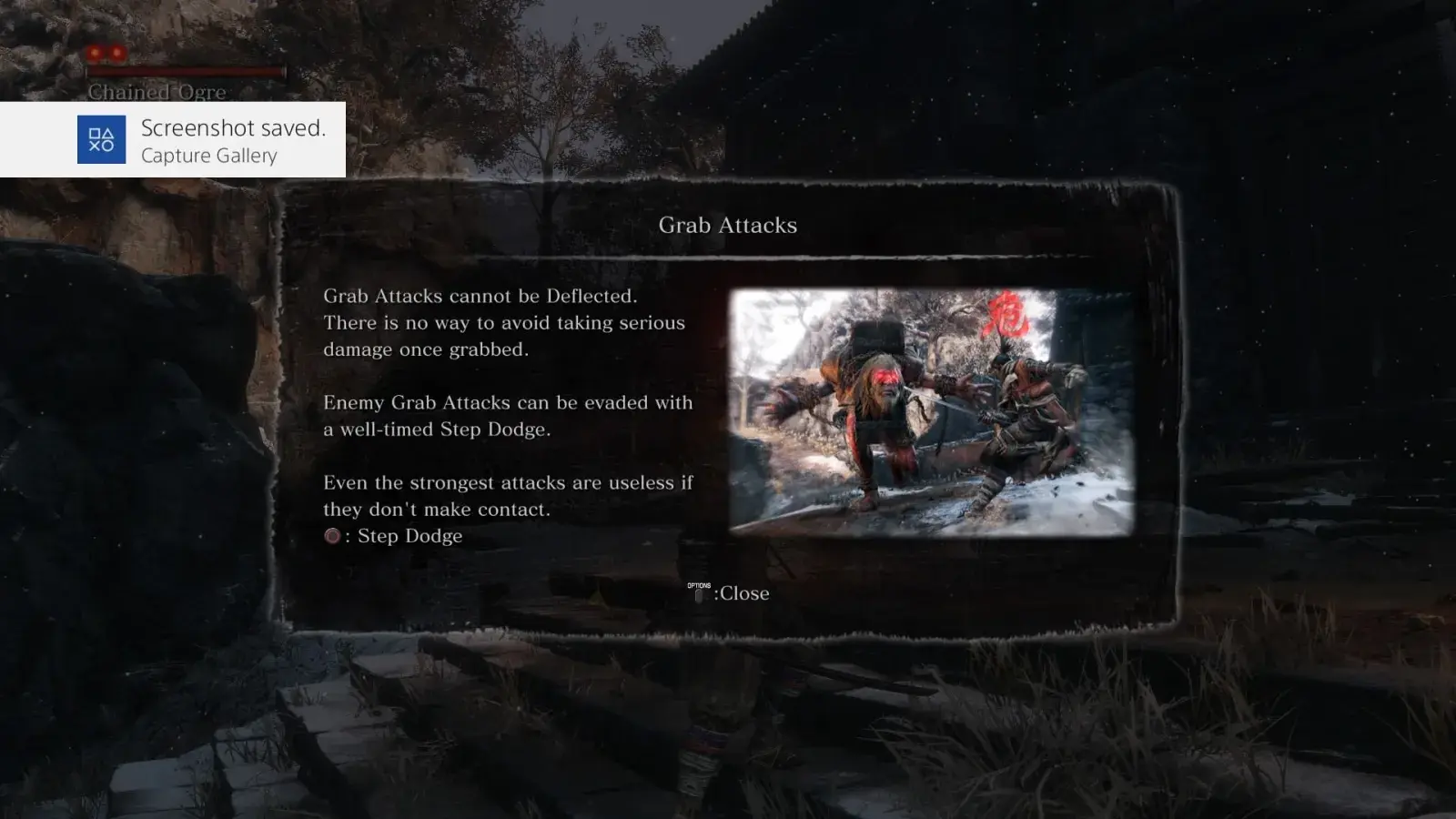Image resolution: width=1456 pixels, height=819 pixels.
Task: Click the Chained Ogre's glowing red eye
Action: (882, 376)
